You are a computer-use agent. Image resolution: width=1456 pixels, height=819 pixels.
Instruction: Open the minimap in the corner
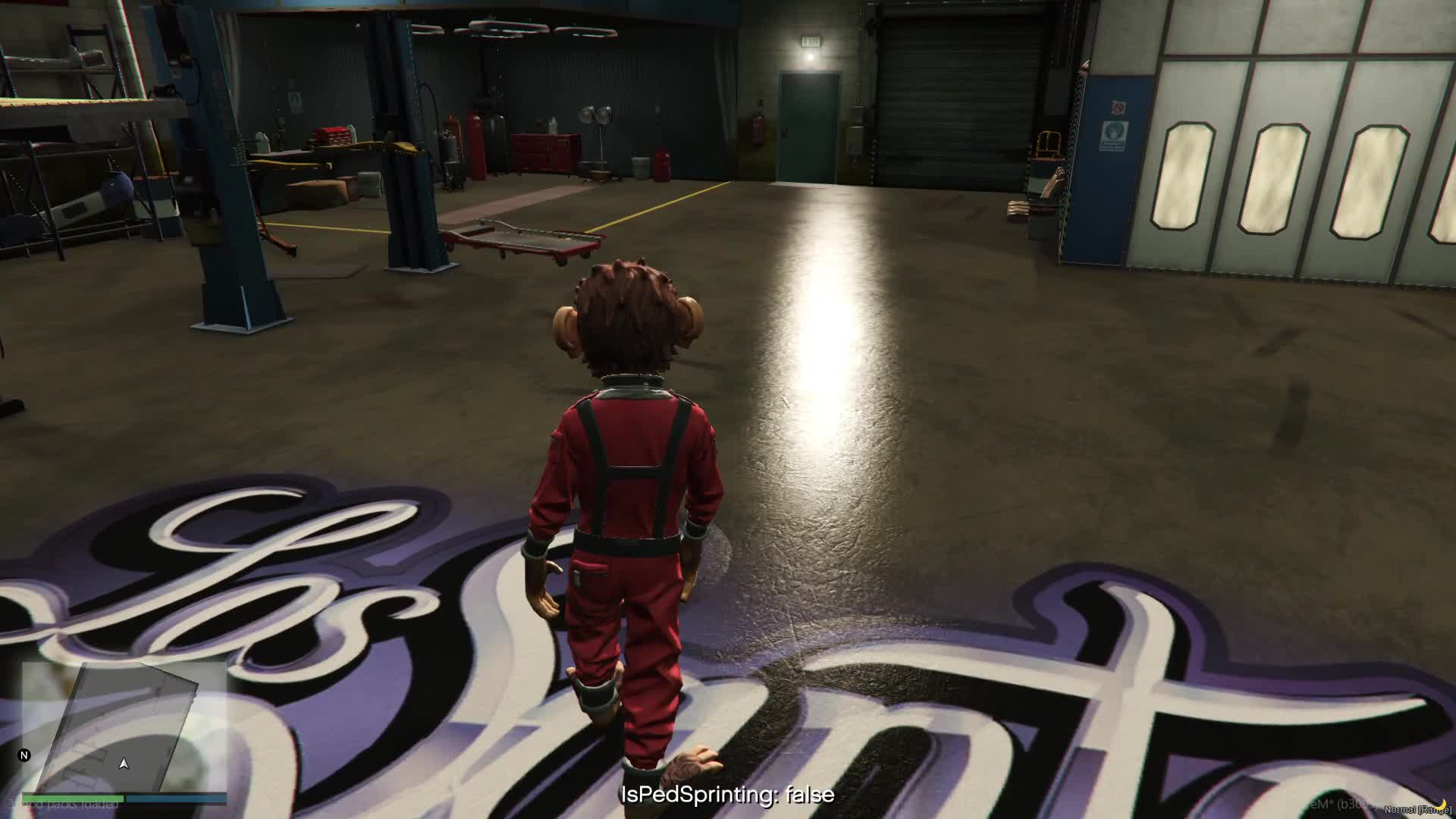pos(124,726)
